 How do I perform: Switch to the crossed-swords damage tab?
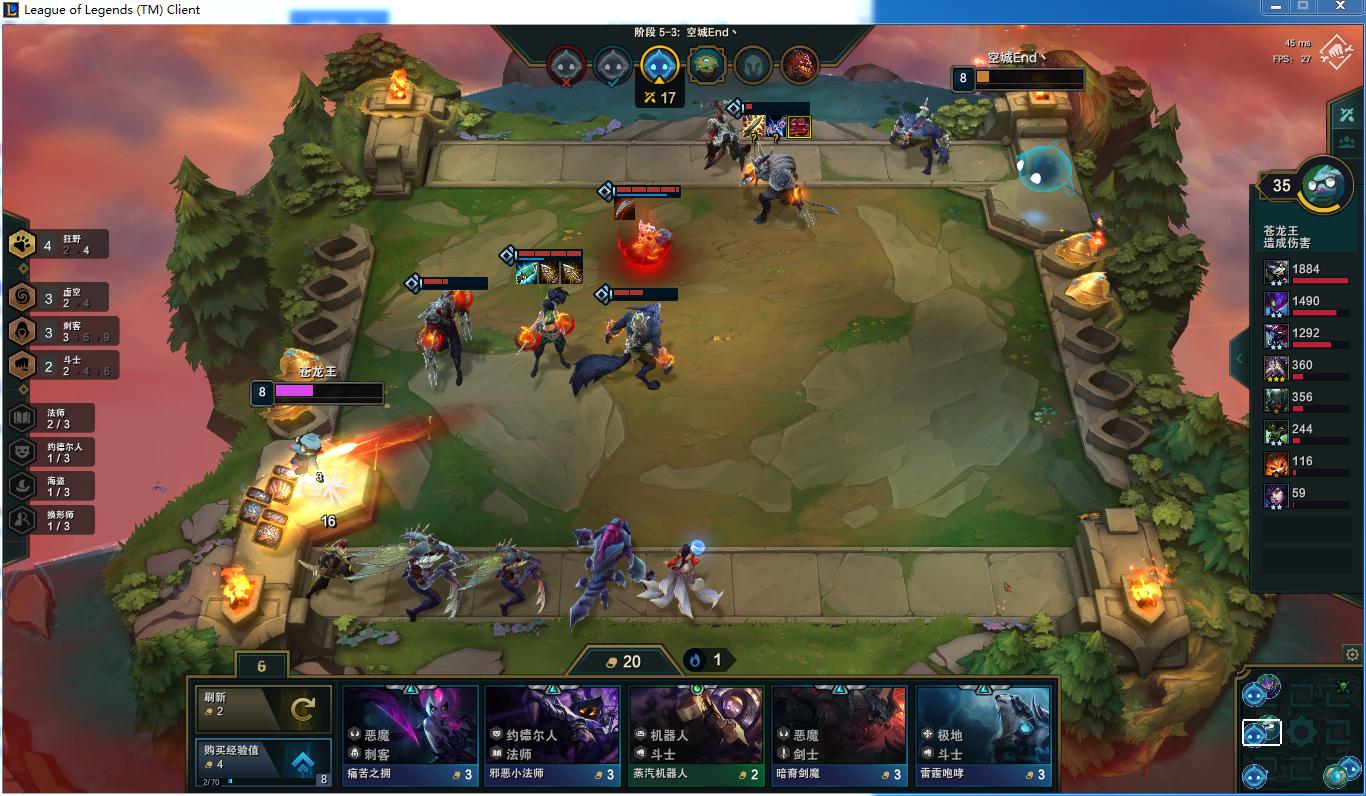tap(1346, 115)
